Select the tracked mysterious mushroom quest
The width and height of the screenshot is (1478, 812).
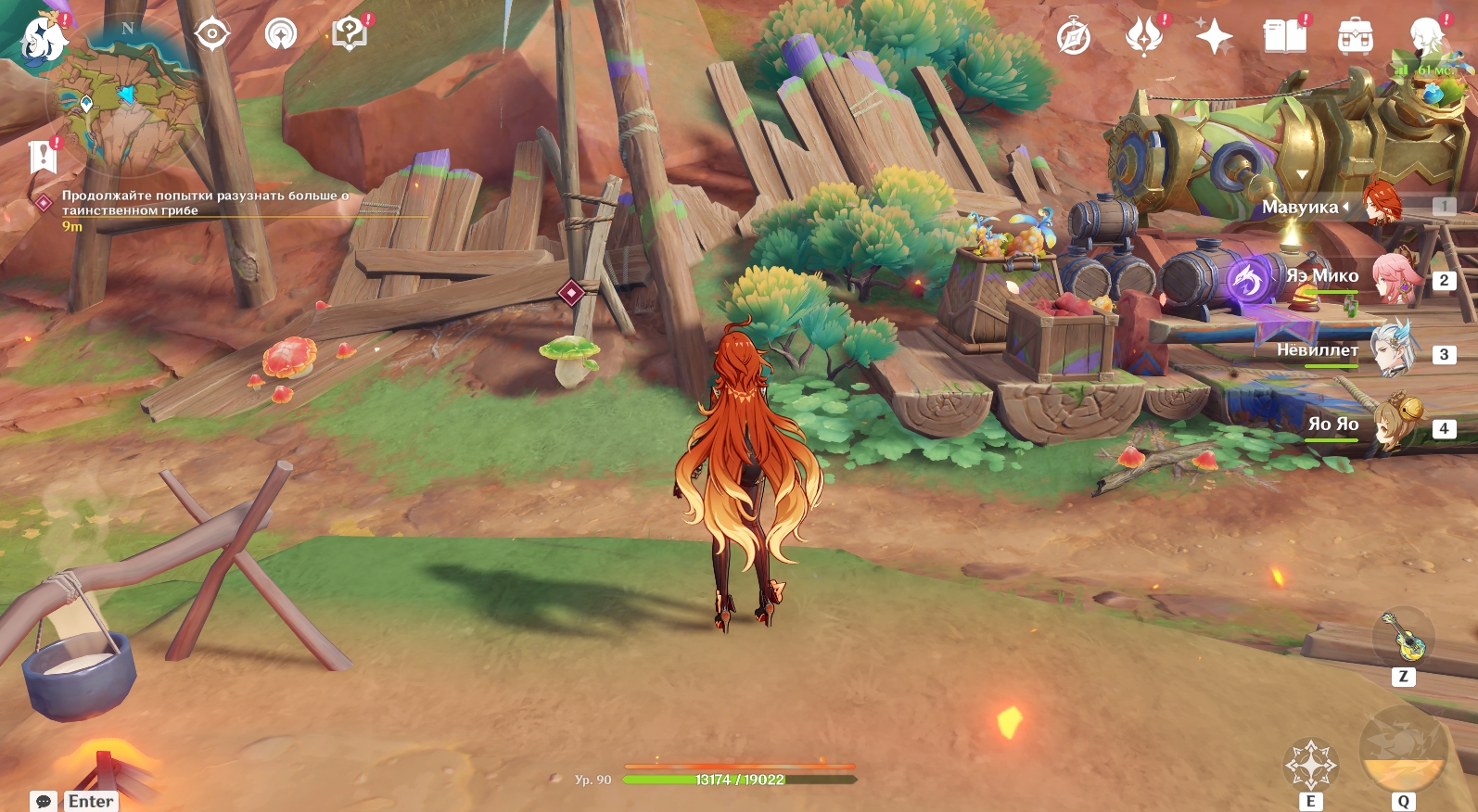point(204,203)
